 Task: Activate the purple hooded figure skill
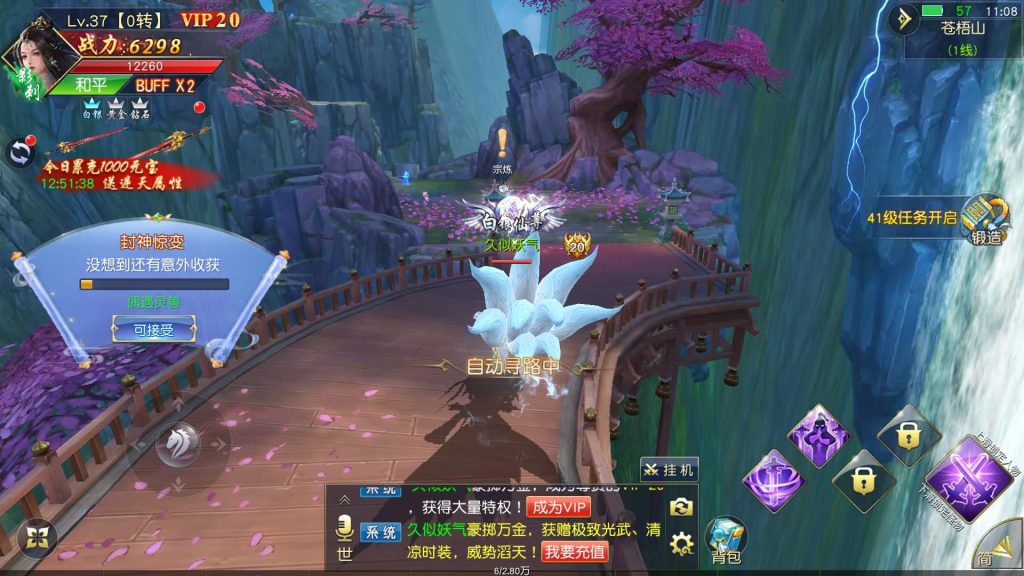(x=817, y=435)
